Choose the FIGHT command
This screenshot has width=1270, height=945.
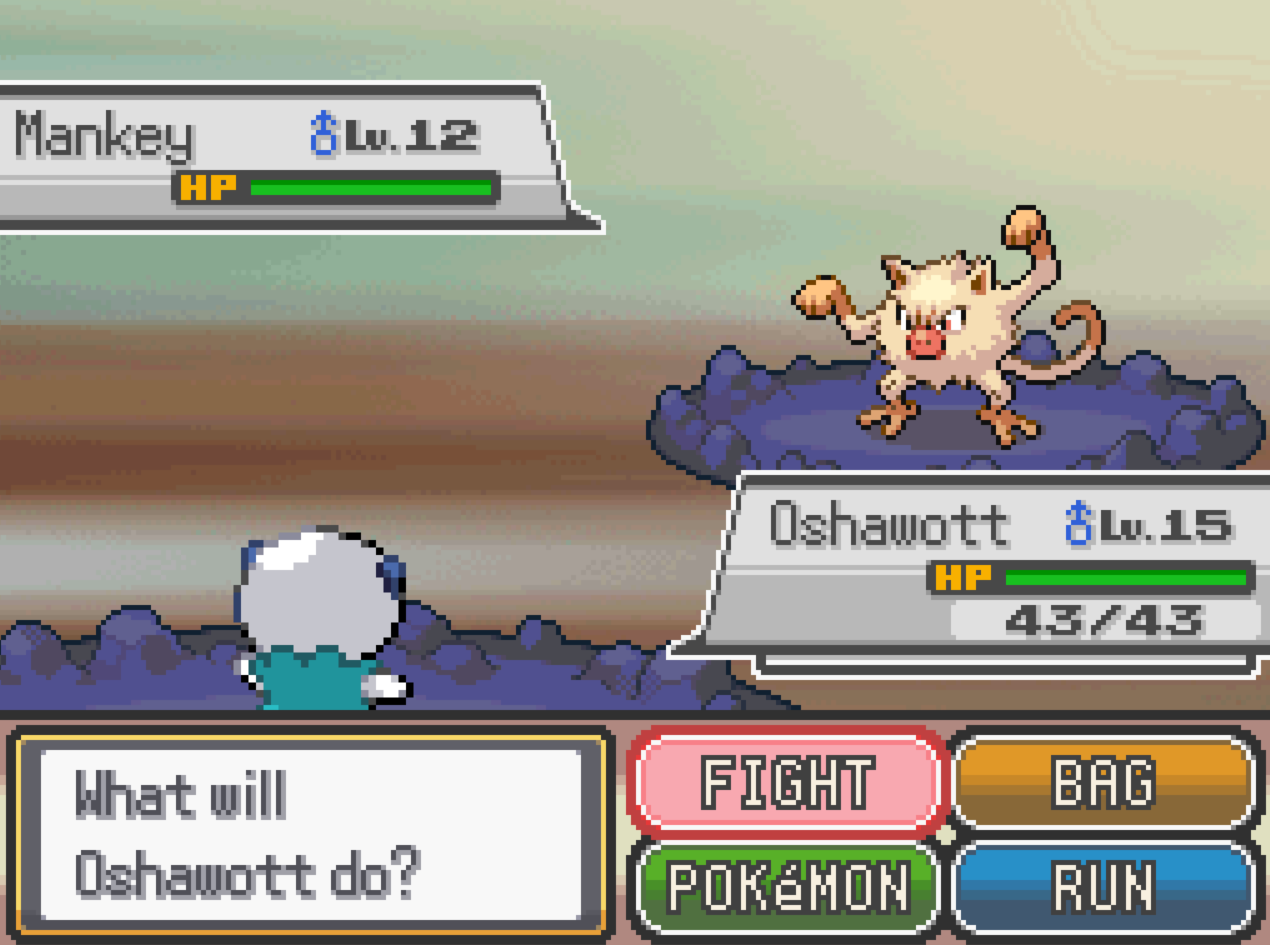(x=787, y=782)
